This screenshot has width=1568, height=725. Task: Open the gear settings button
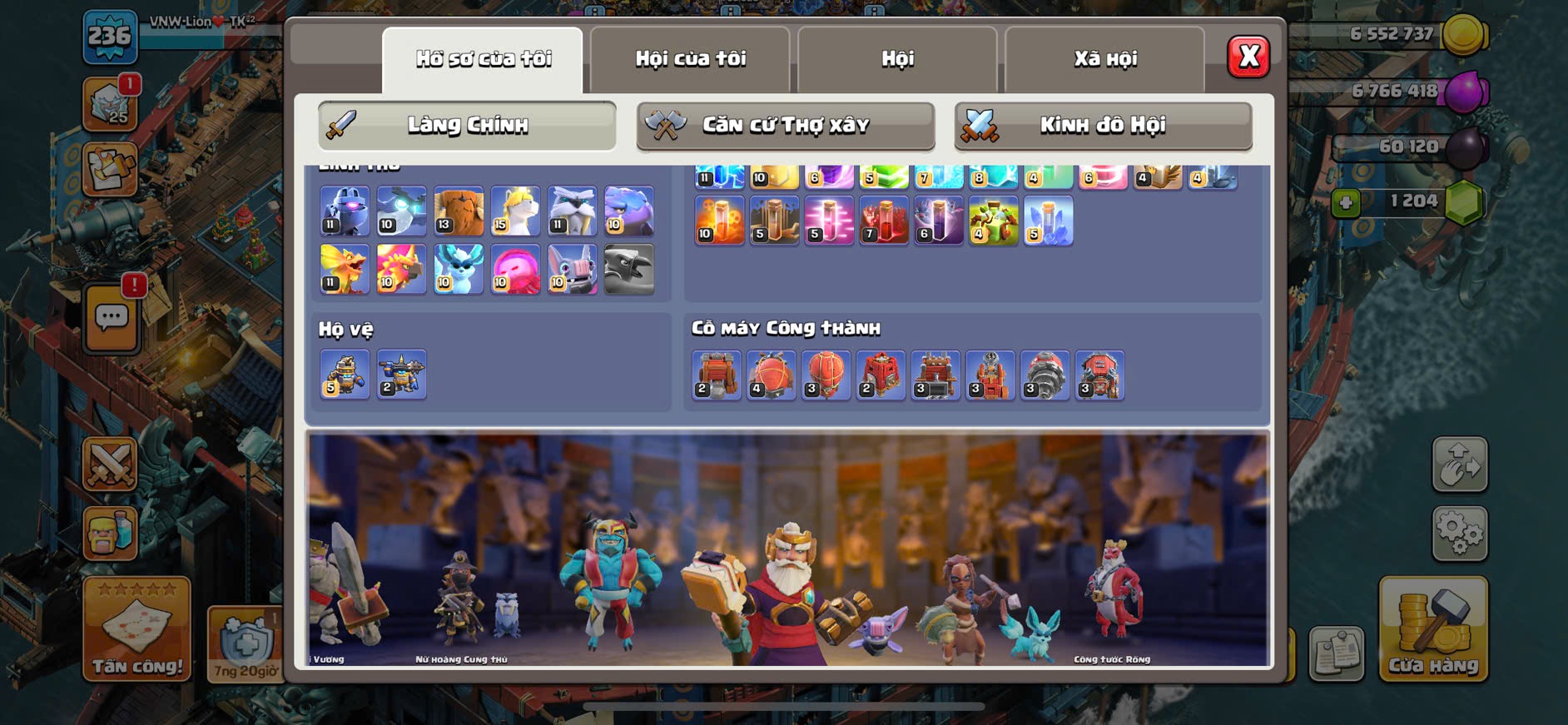[1459, 533]
